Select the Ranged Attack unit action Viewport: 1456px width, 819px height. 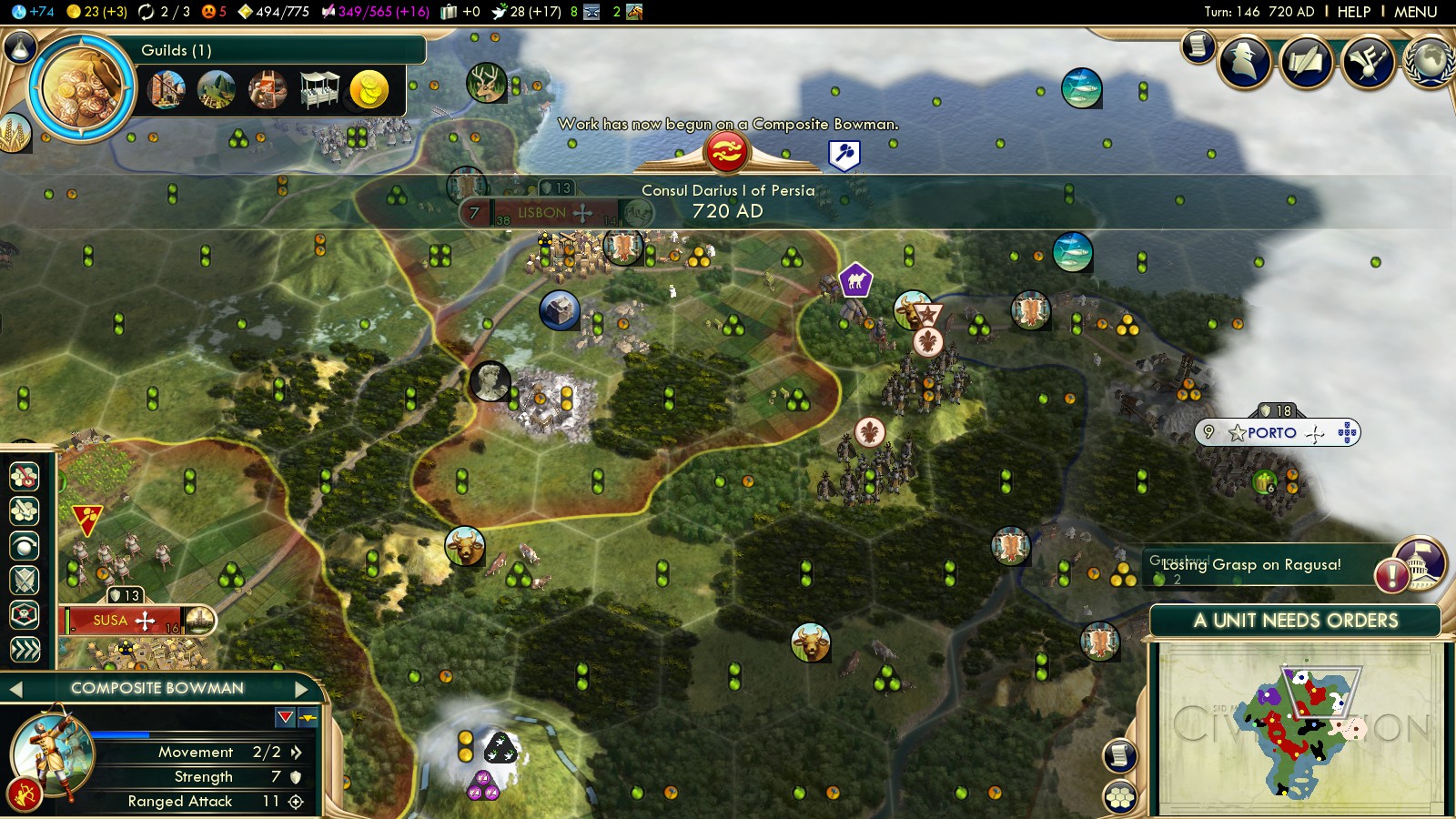25,475
